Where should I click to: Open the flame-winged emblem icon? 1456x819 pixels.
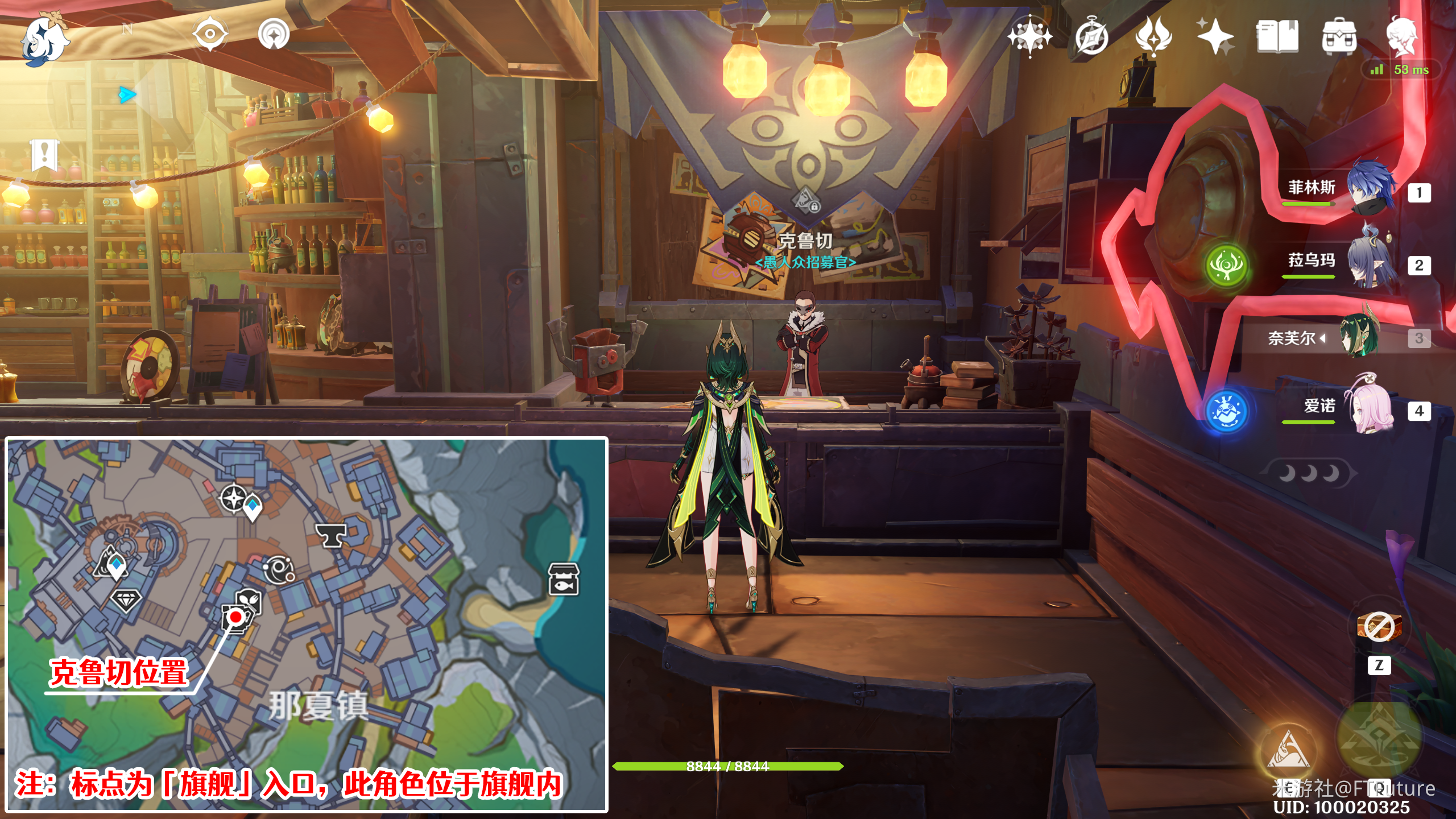(x=1153, y=36)
